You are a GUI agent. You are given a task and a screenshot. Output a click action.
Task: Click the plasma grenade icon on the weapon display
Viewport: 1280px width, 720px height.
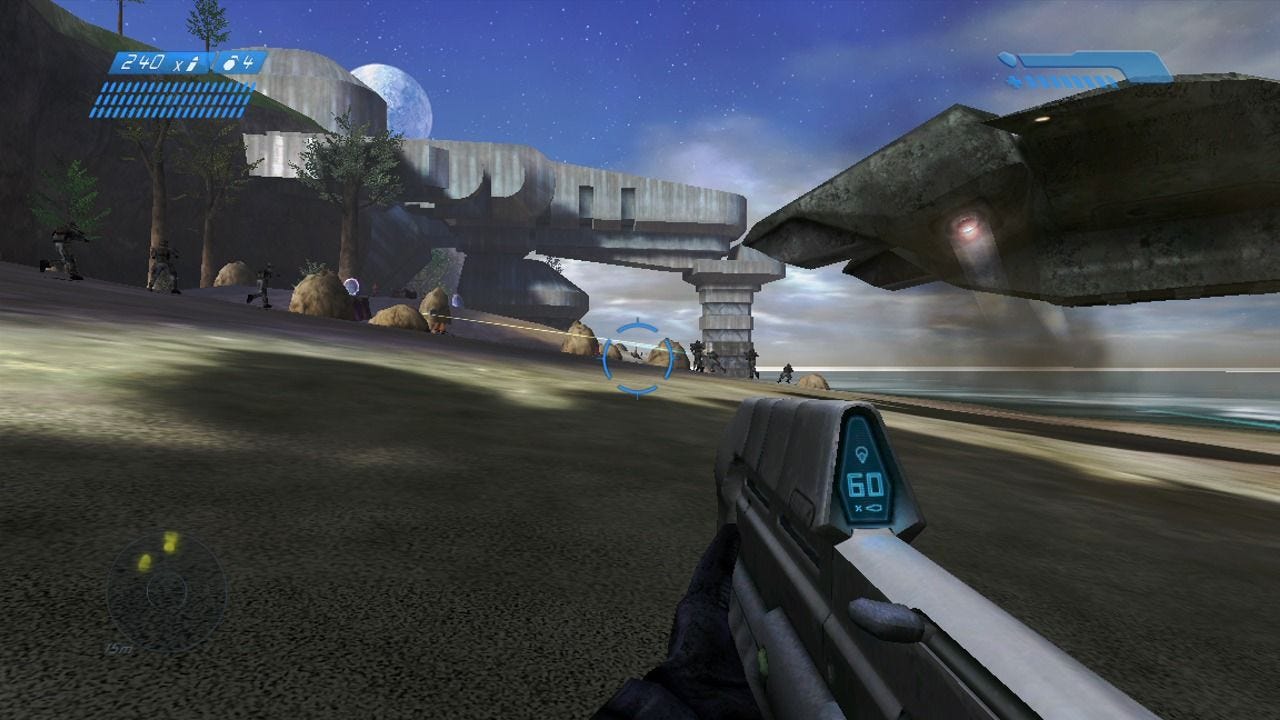862,453
